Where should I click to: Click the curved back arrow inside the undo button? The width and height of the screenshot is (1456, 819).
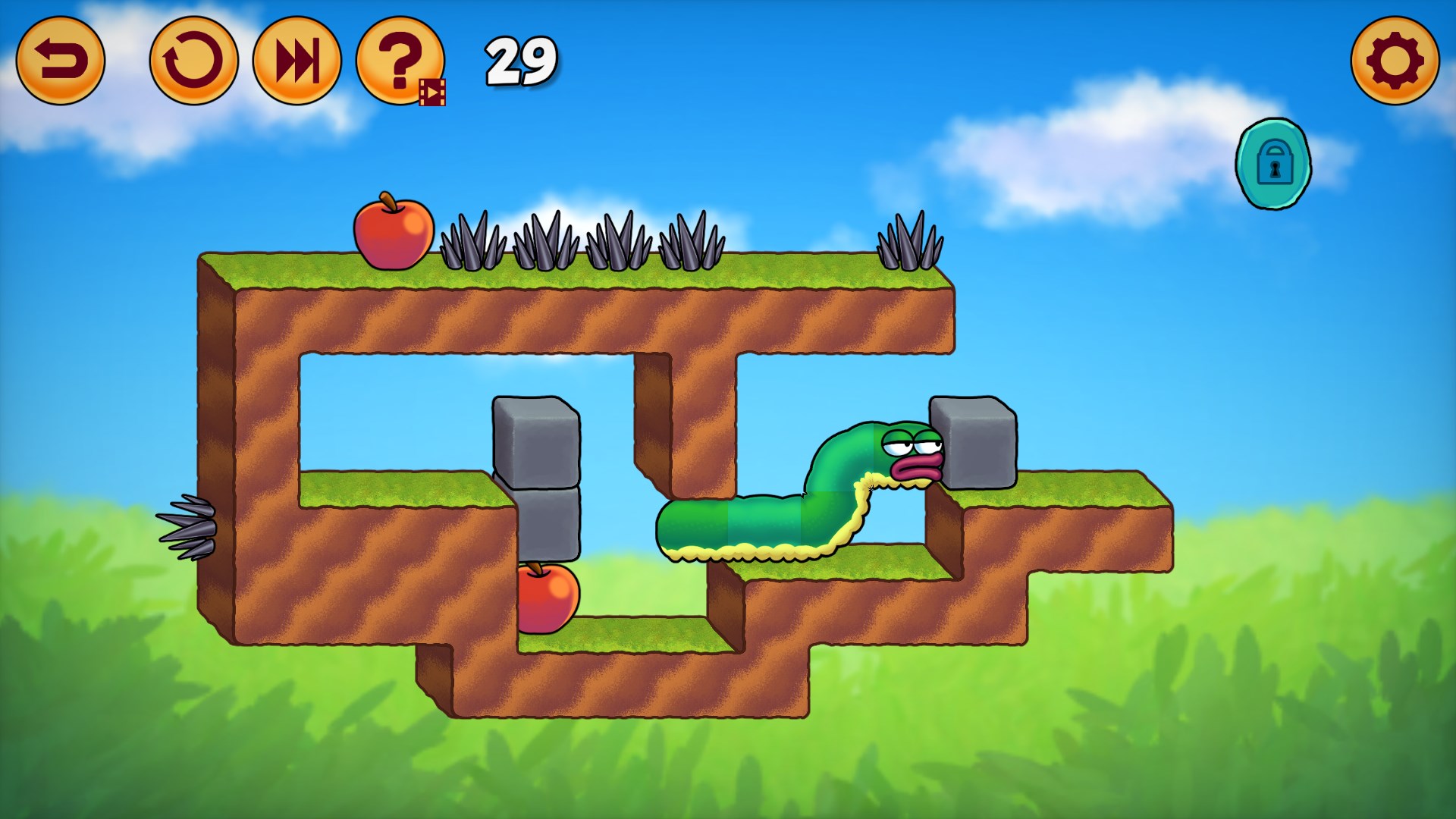(x=63, y=61)
